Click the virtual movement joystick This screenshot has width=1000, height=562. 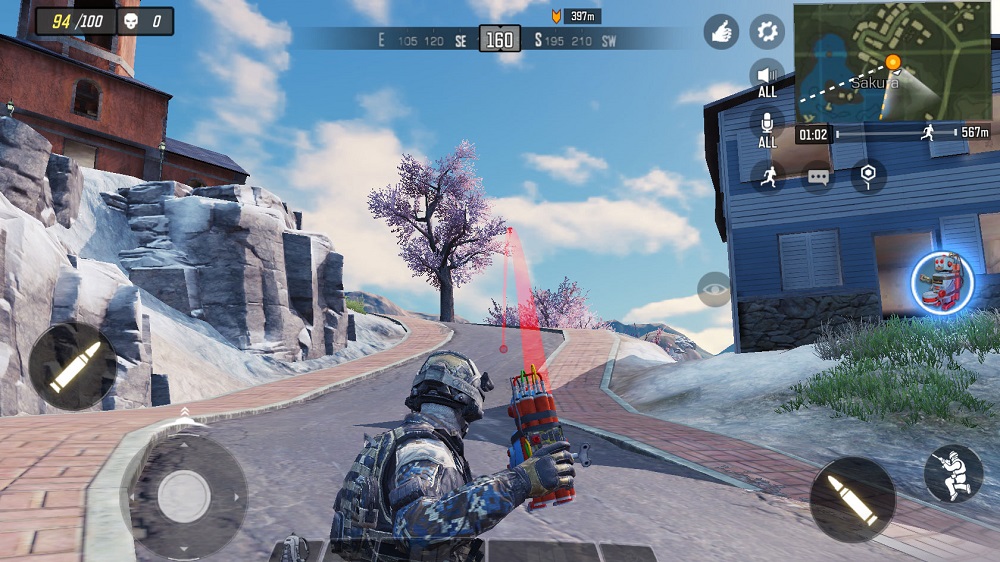(184, 495)
